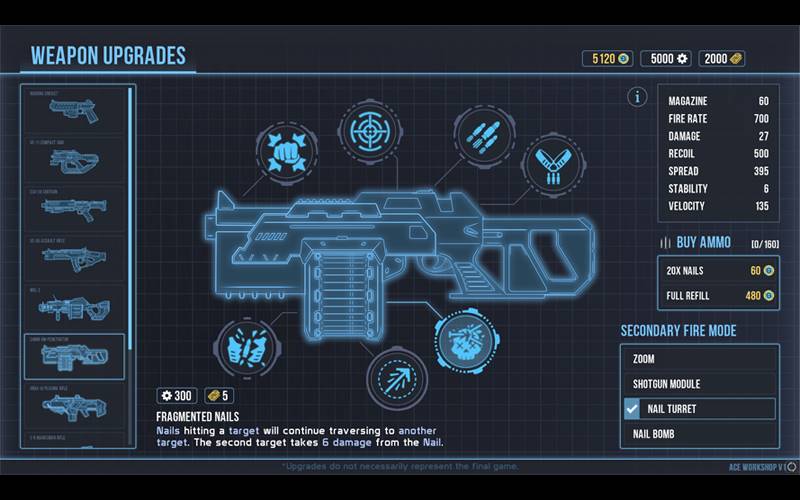
Task: Set secondary fire mode to Zoom
Action: click(700, 359)
